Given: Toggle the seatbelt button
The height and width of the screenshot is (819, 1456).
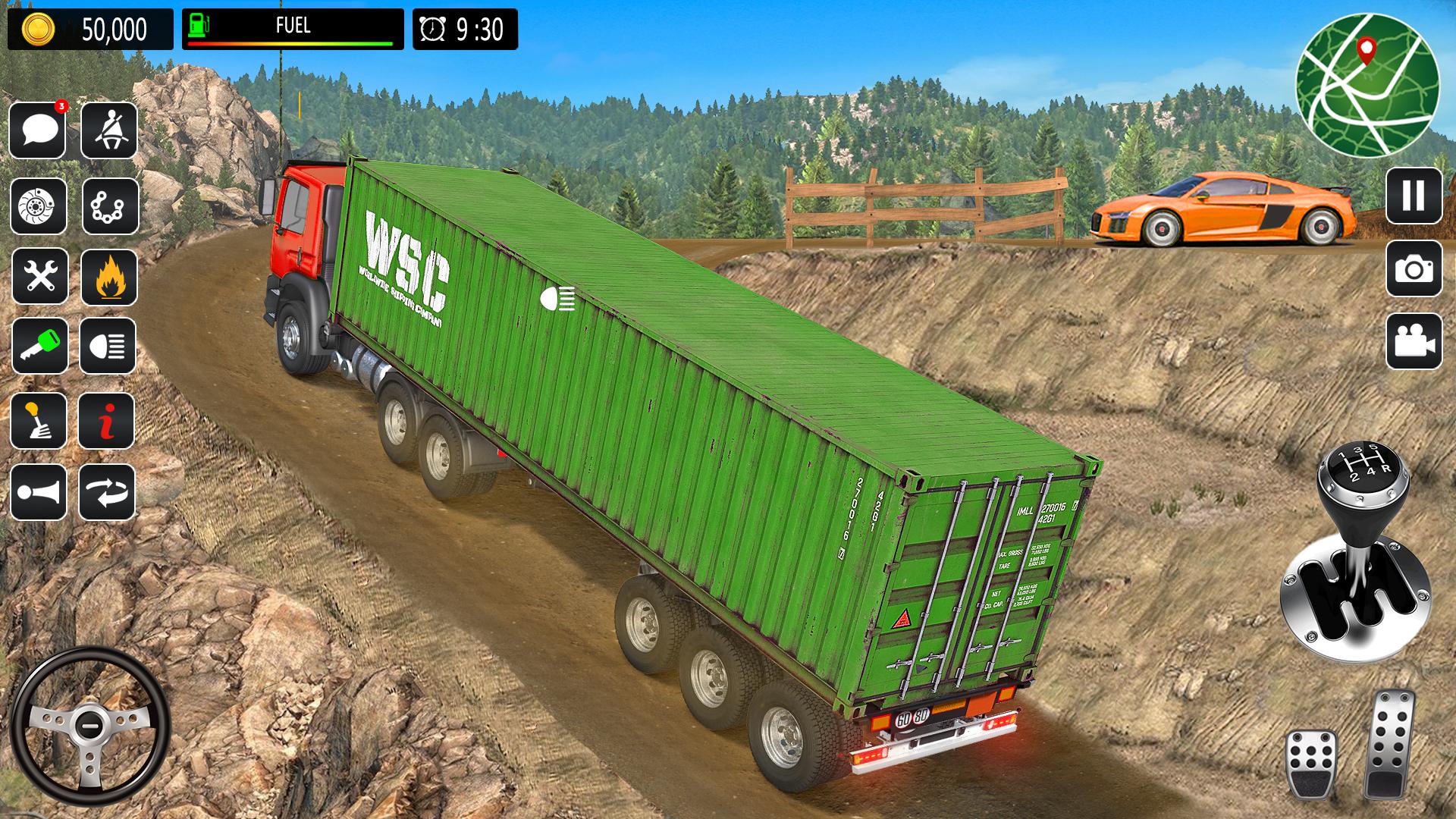Looking at the screenshot, I should (108, 130).
